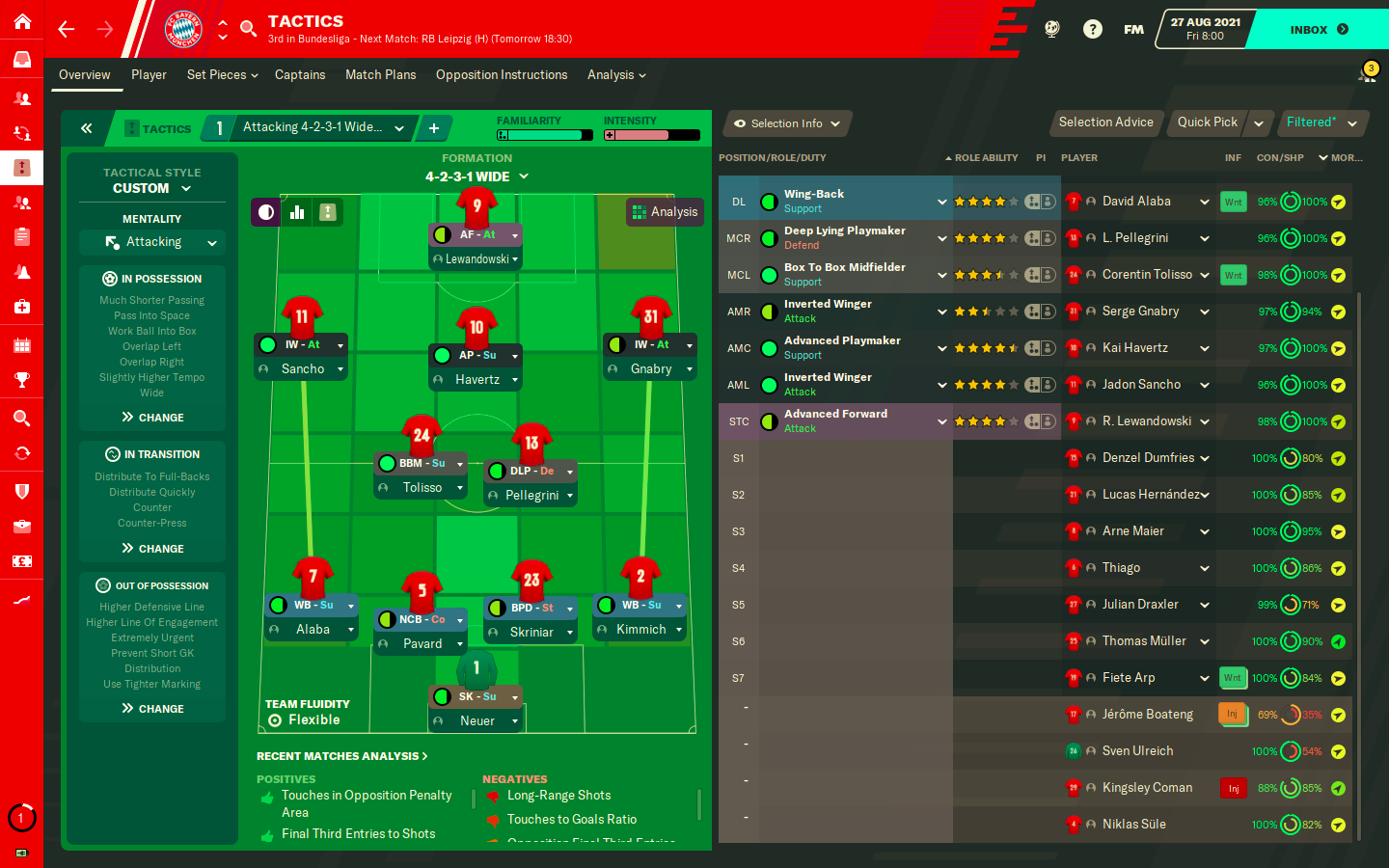
Task: Show the pitch Analysis overlay
Action: point(665,212)
